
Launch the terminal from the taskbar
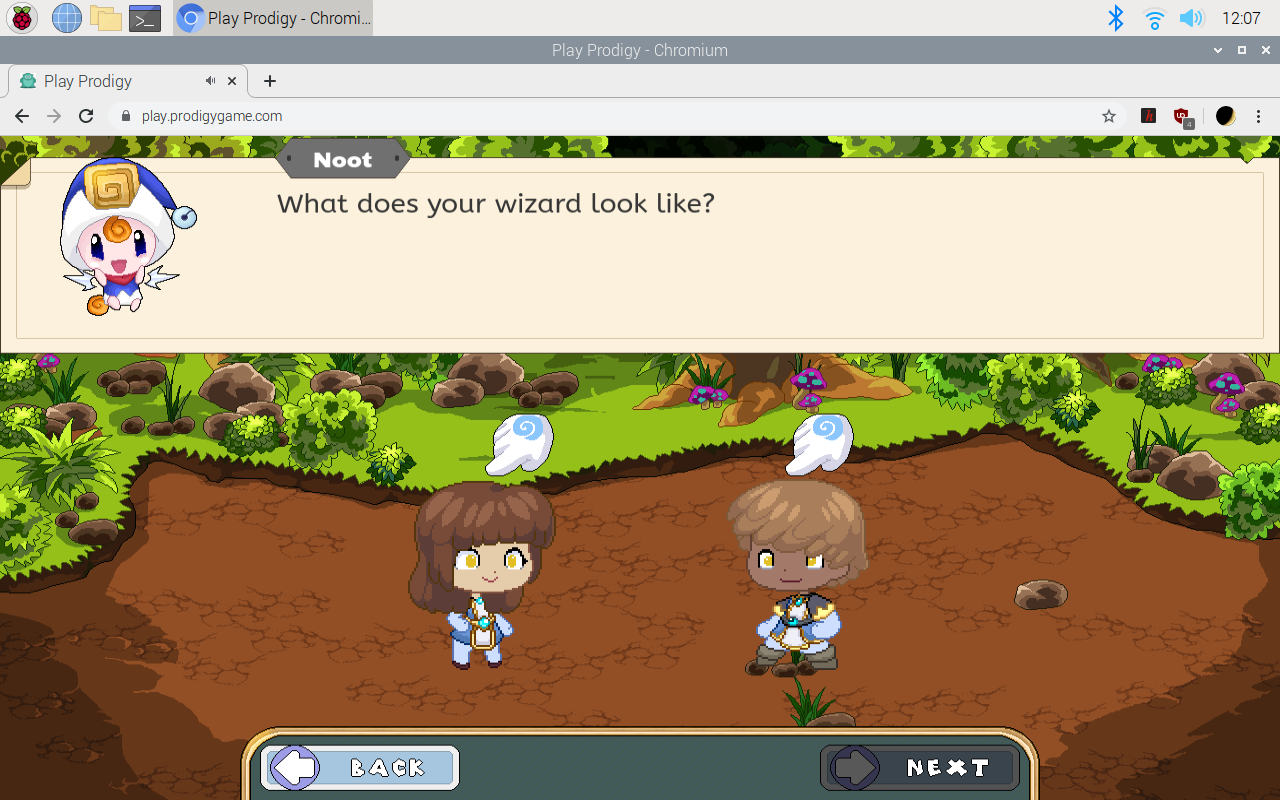[x=144, y=17]
